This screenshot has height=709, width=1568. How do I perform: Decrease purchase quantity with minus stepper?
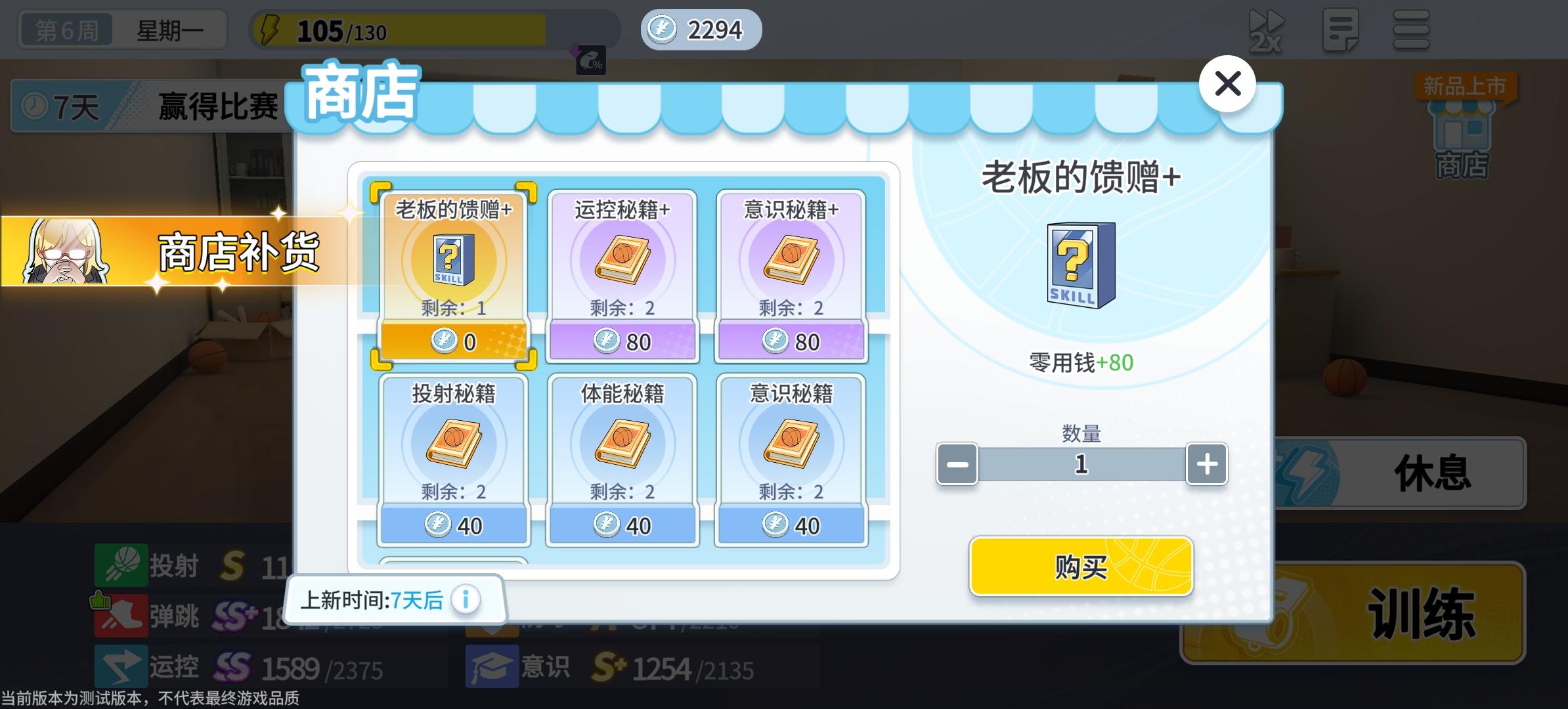957,464
